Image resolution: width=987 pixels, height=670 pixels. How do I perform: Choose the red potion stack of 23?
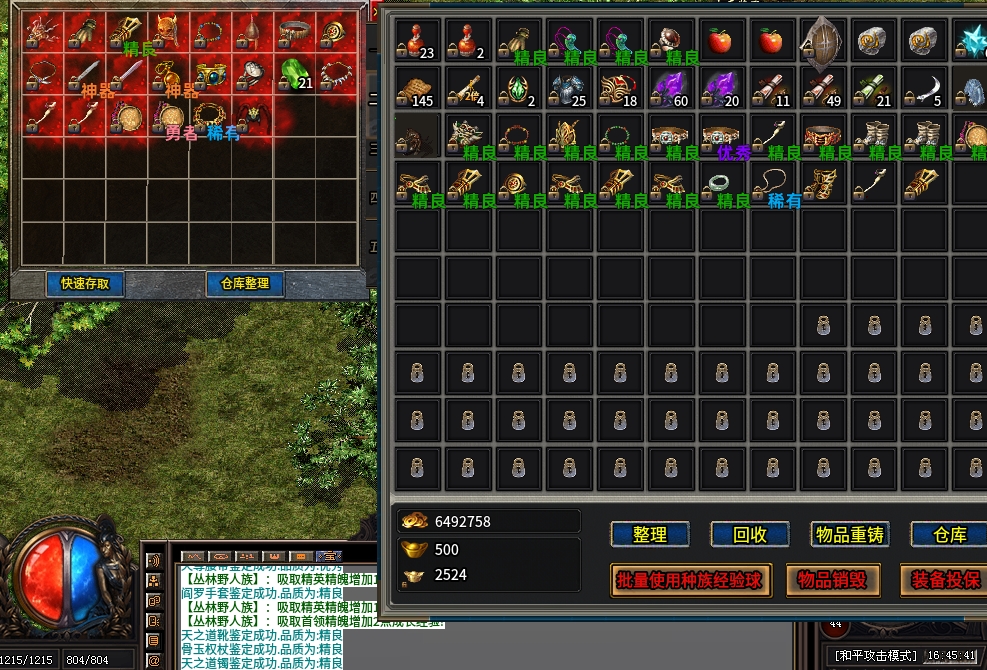click(x=418, y=41)
